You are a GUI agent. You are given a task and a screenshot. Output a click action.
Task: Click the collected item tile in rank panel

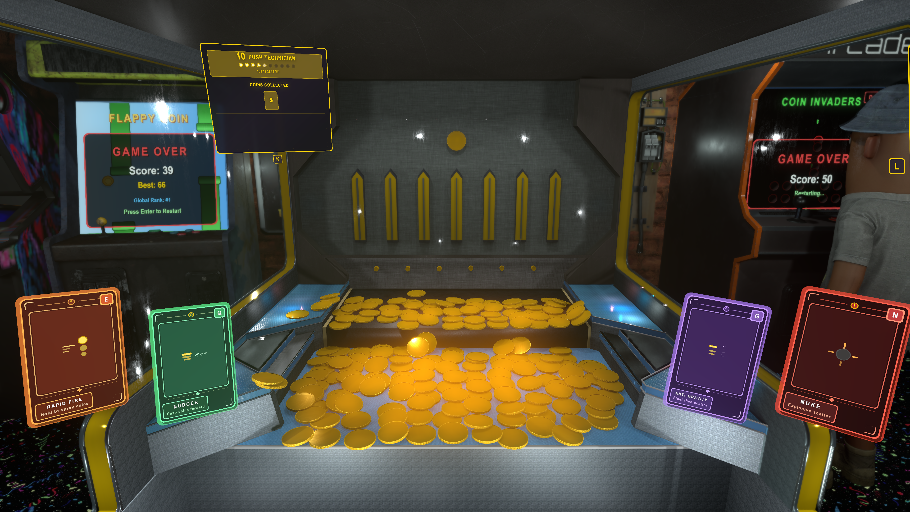click(x=269, y=100)
